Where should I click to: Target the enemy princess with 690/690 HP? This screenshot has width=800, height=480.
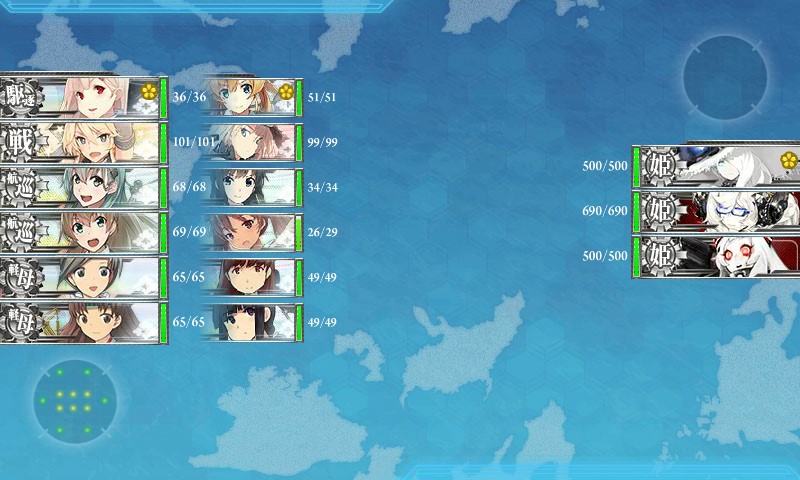718,211
